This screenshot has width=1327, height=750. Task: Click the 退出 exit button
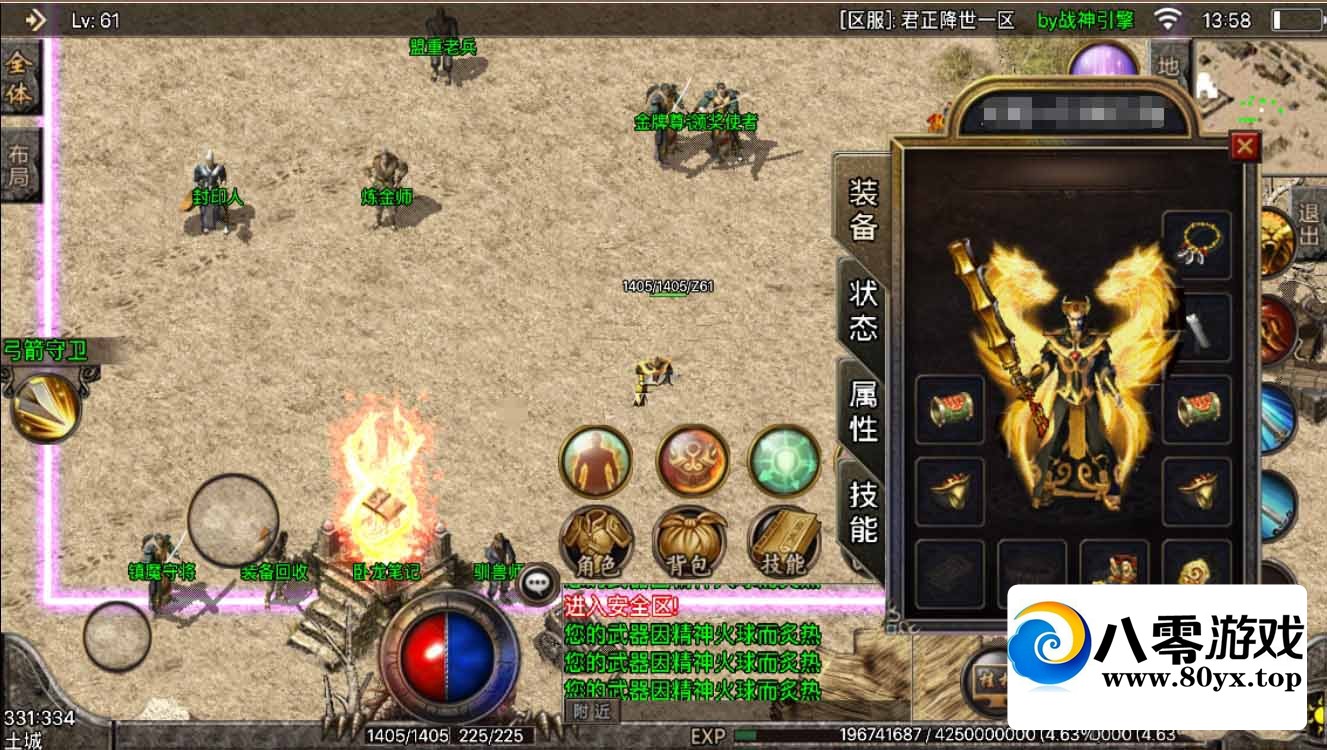point(1308,227)
